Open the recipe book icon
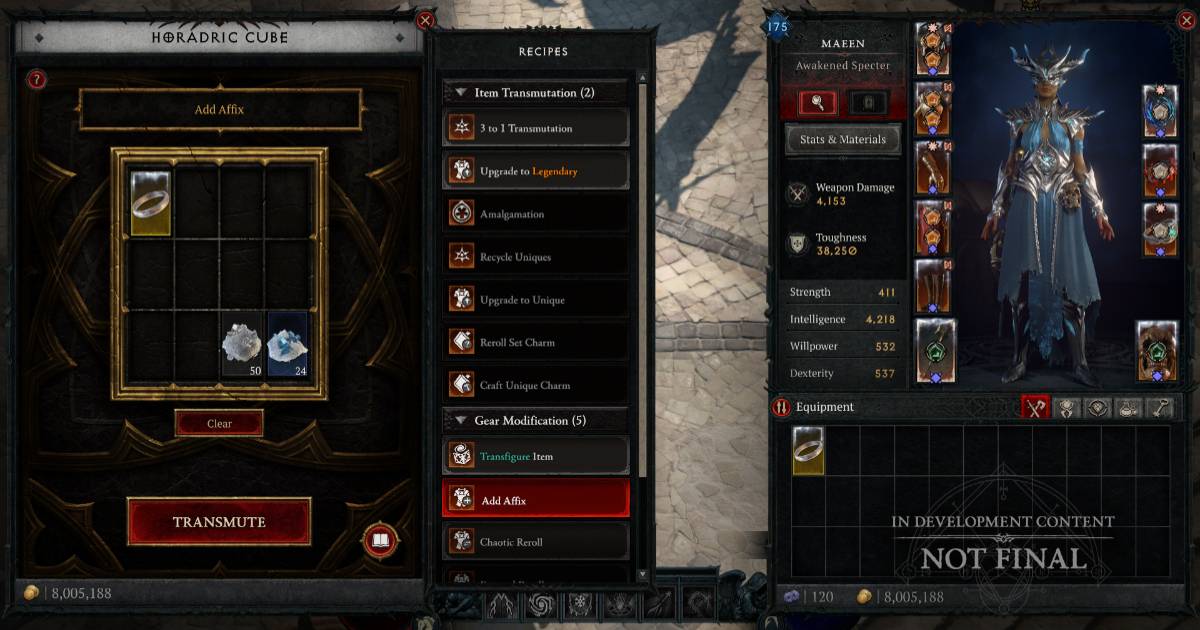Viewport: 1200px width, 630px height. point(380,542)
